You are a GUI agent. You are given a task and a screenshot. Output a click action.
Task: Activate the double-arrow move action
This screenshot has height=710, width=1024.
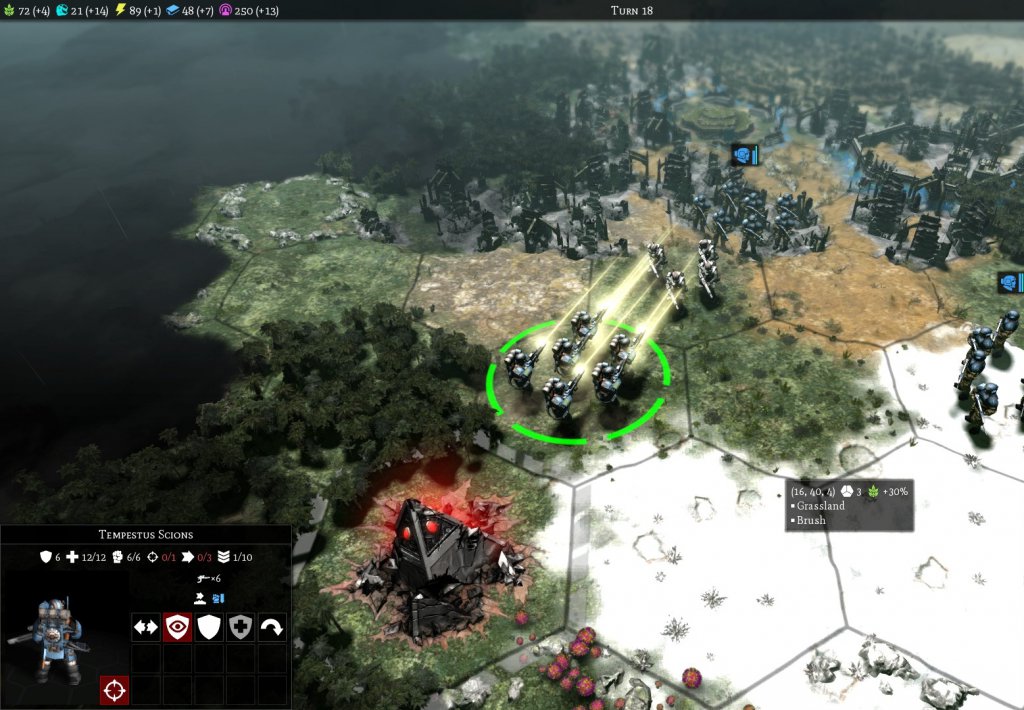tap(146, 627)
